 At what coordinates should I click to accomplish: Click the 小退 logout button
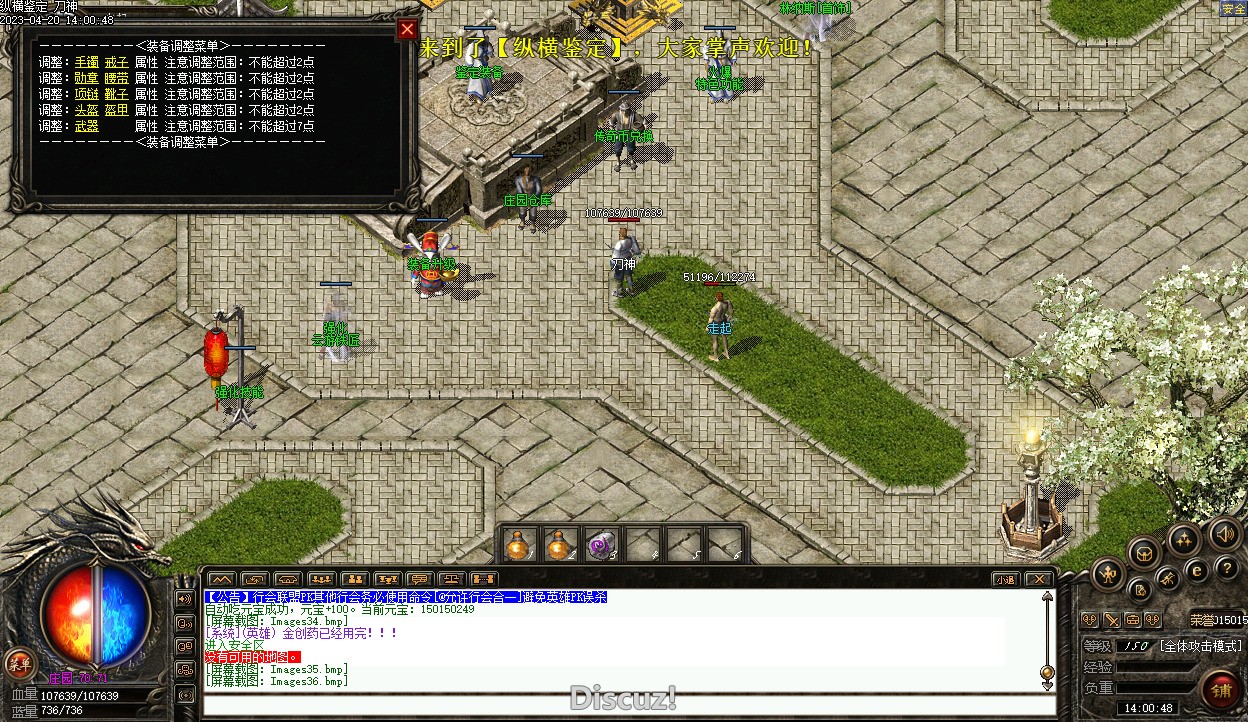click(1005, 579)
